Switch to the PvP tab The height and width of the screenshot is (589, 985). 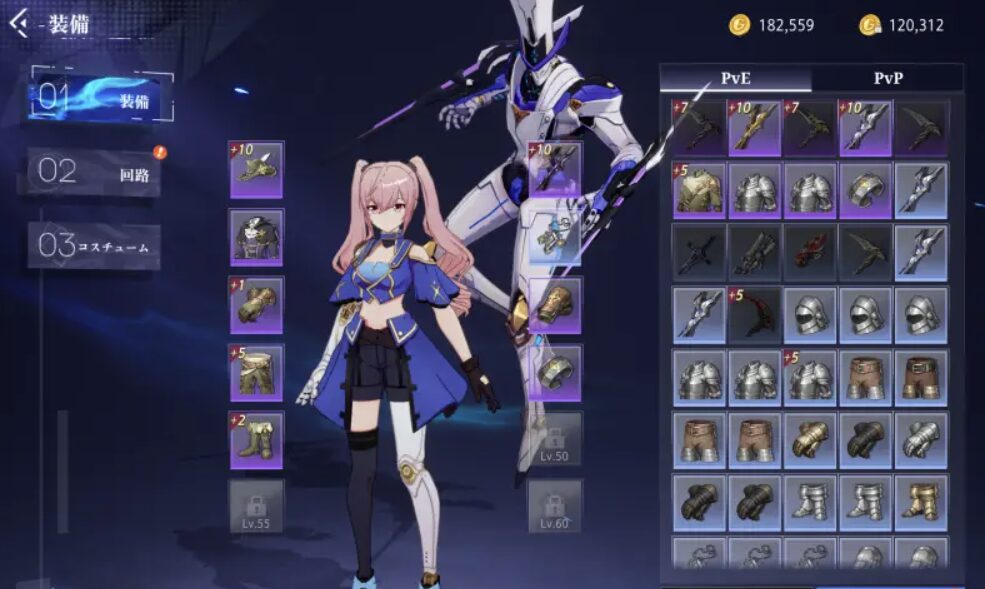[x=887, y=78]
